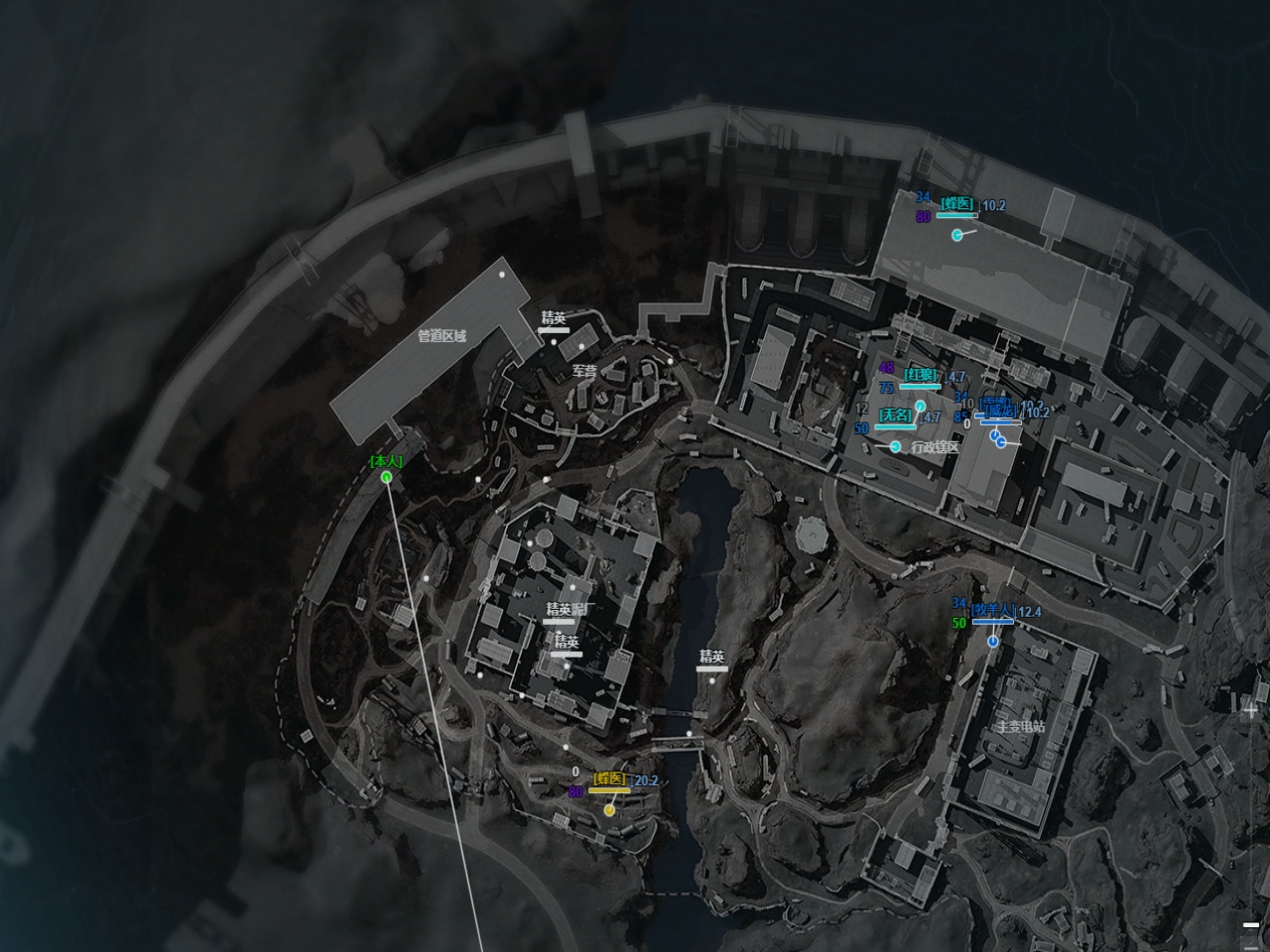Select the 无名 player marker

point(896,446)
